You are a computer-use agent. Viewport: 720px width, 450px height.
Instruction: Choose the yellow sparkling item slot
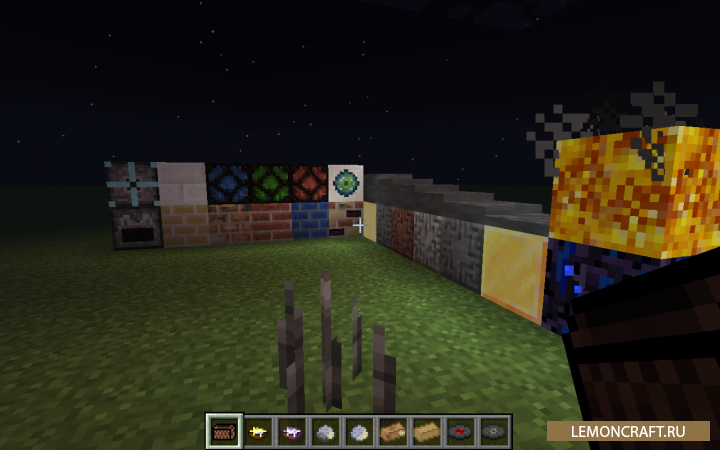(257, 432)
